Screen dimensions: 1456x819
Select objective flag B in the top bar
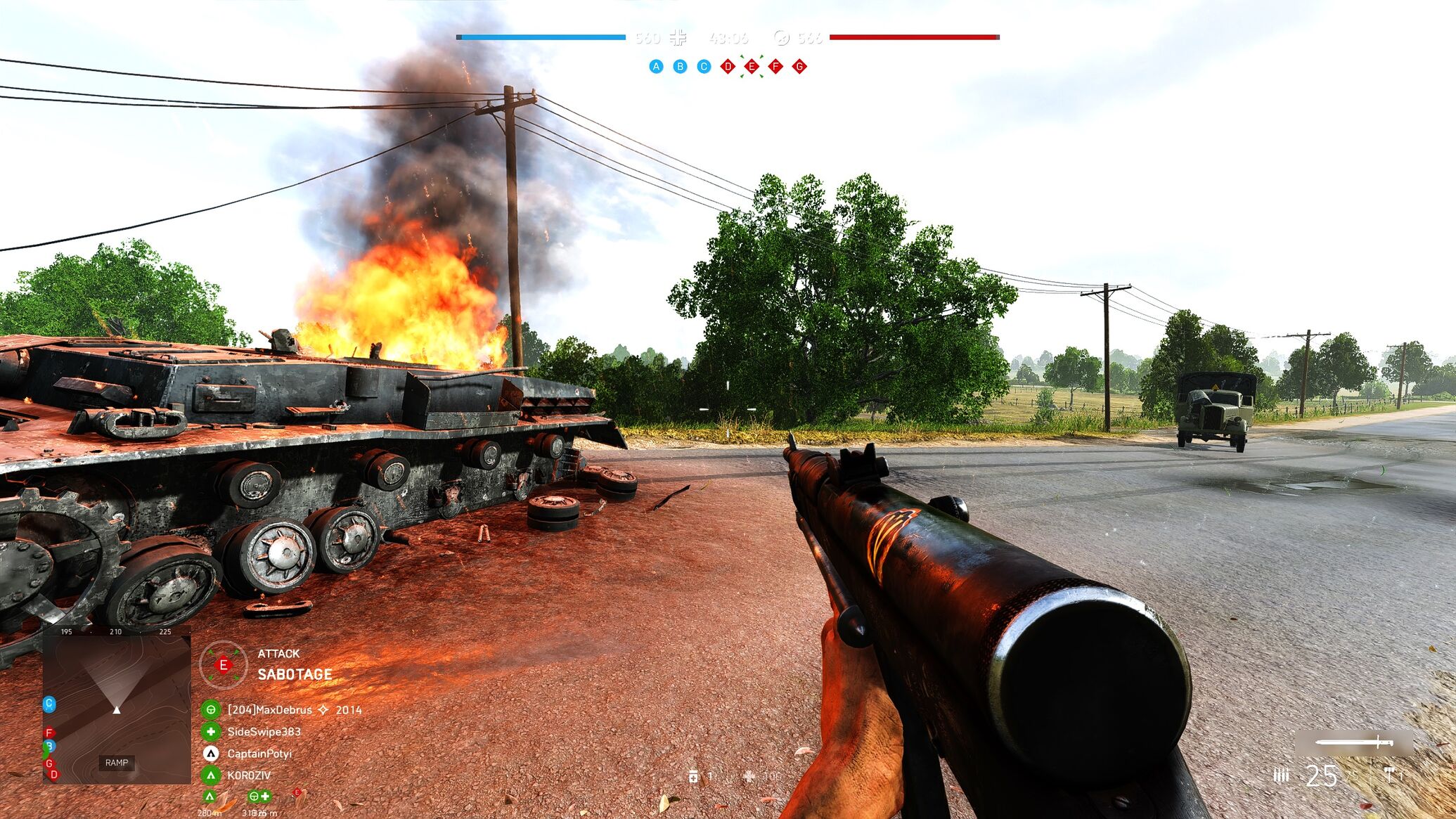[680, 67]
